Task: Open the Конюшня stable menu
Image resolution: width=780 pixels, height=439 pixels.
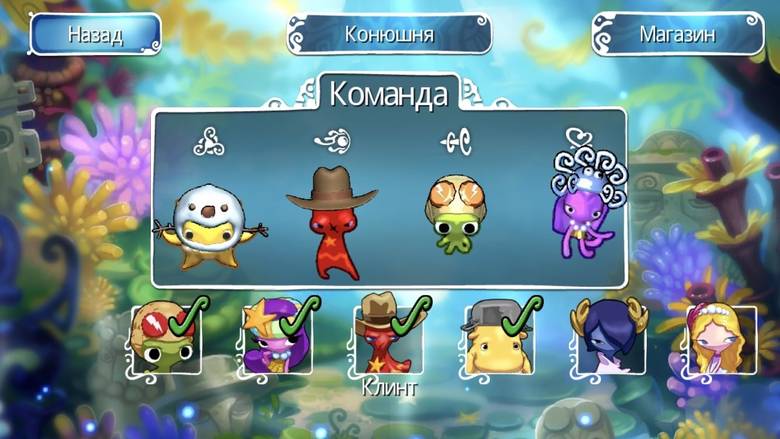Action: tap(389, 35)
